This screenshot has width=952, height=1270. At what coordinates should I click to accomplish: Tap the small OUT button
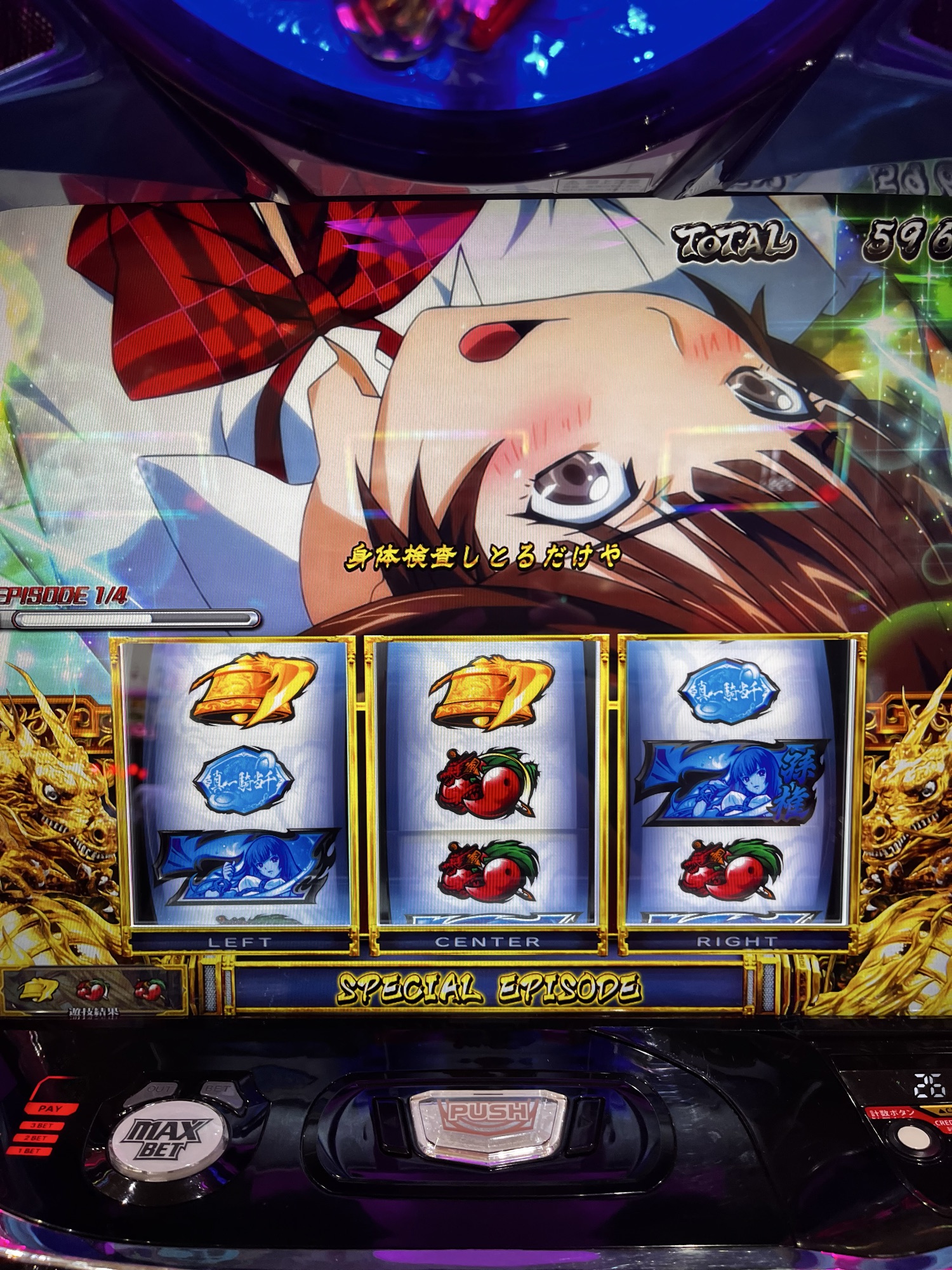click(159, 1090)
